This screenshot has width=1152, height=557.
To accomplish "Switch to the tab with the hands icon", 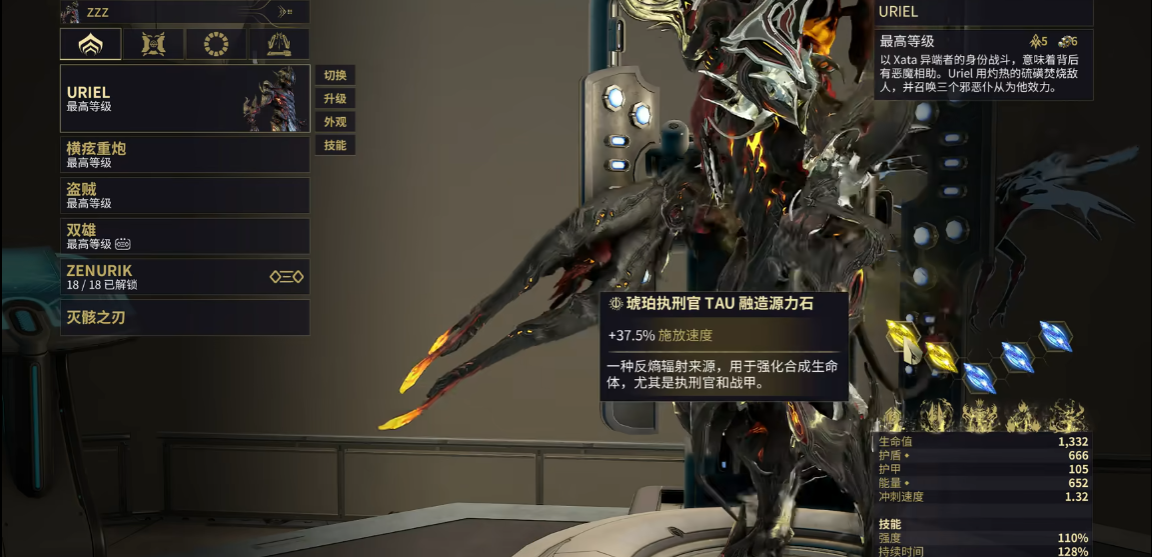I will pyautogui.click(x=279, y=44).
